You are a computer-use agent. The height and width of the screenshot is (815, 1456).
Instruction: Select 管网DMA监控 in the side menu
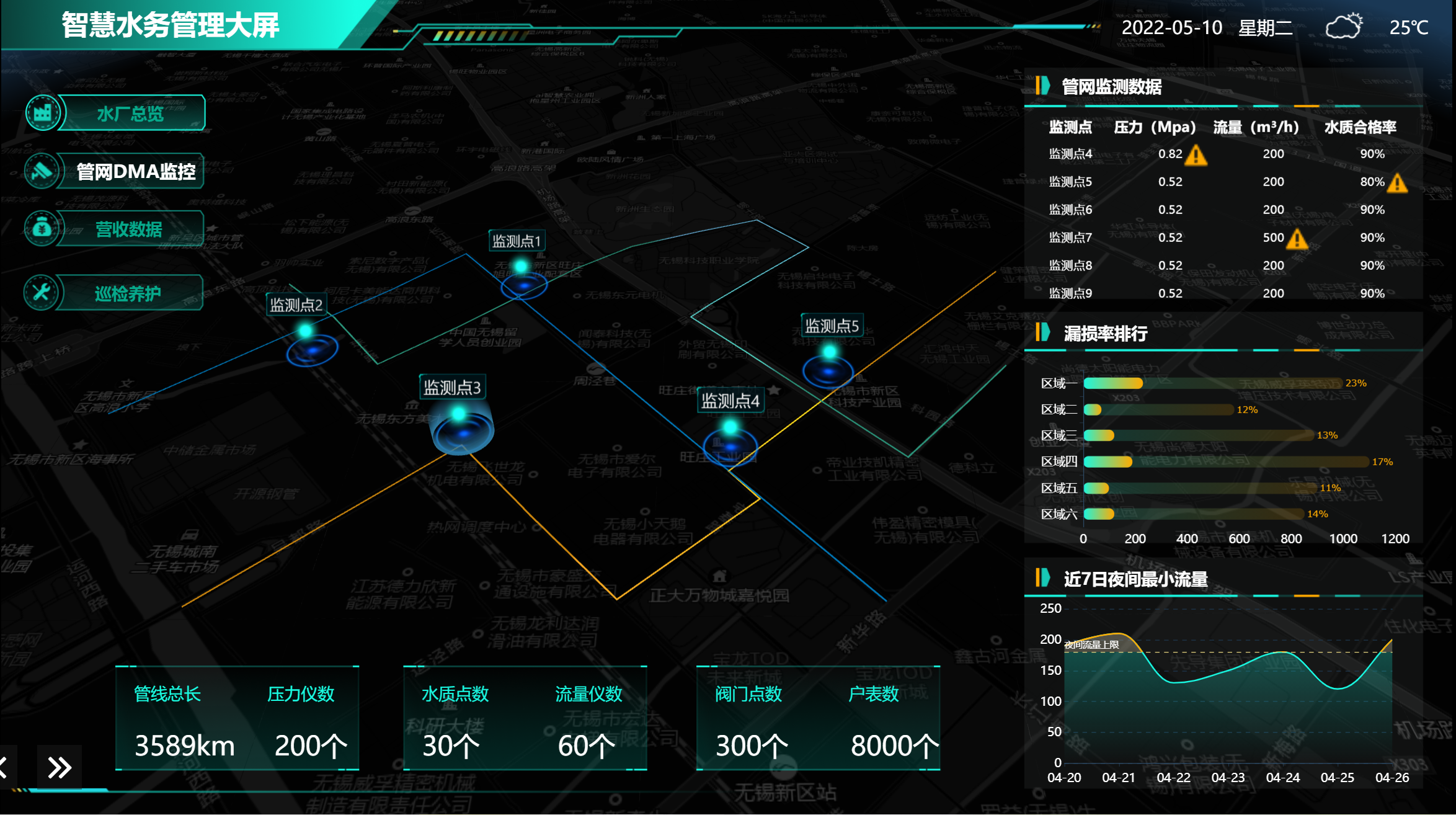pyautogui.click(x=135, y=171)
